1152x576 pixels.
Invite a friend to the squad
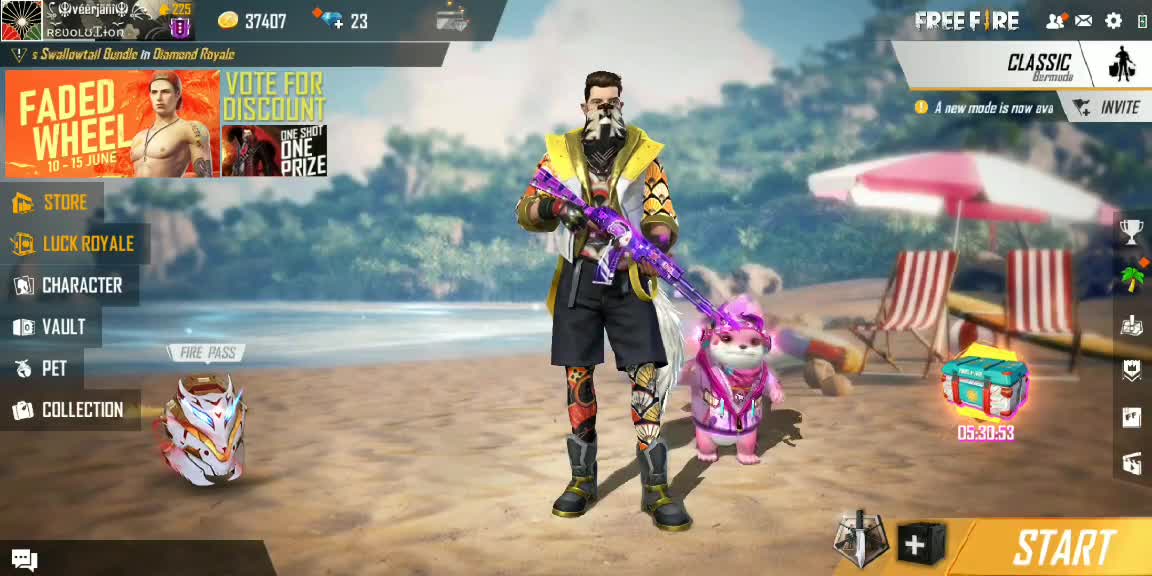[1106, 107]
